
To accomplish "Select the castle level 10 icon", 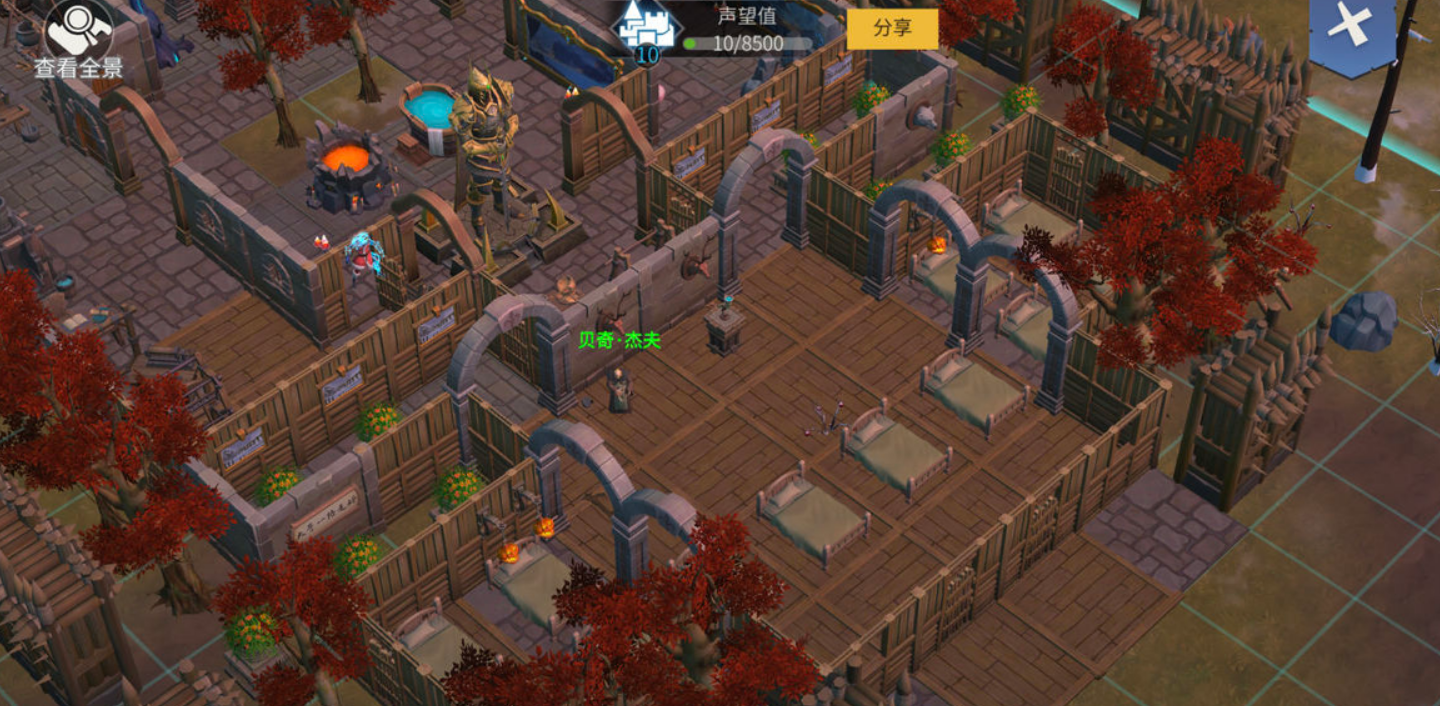I will pos(646,31).
